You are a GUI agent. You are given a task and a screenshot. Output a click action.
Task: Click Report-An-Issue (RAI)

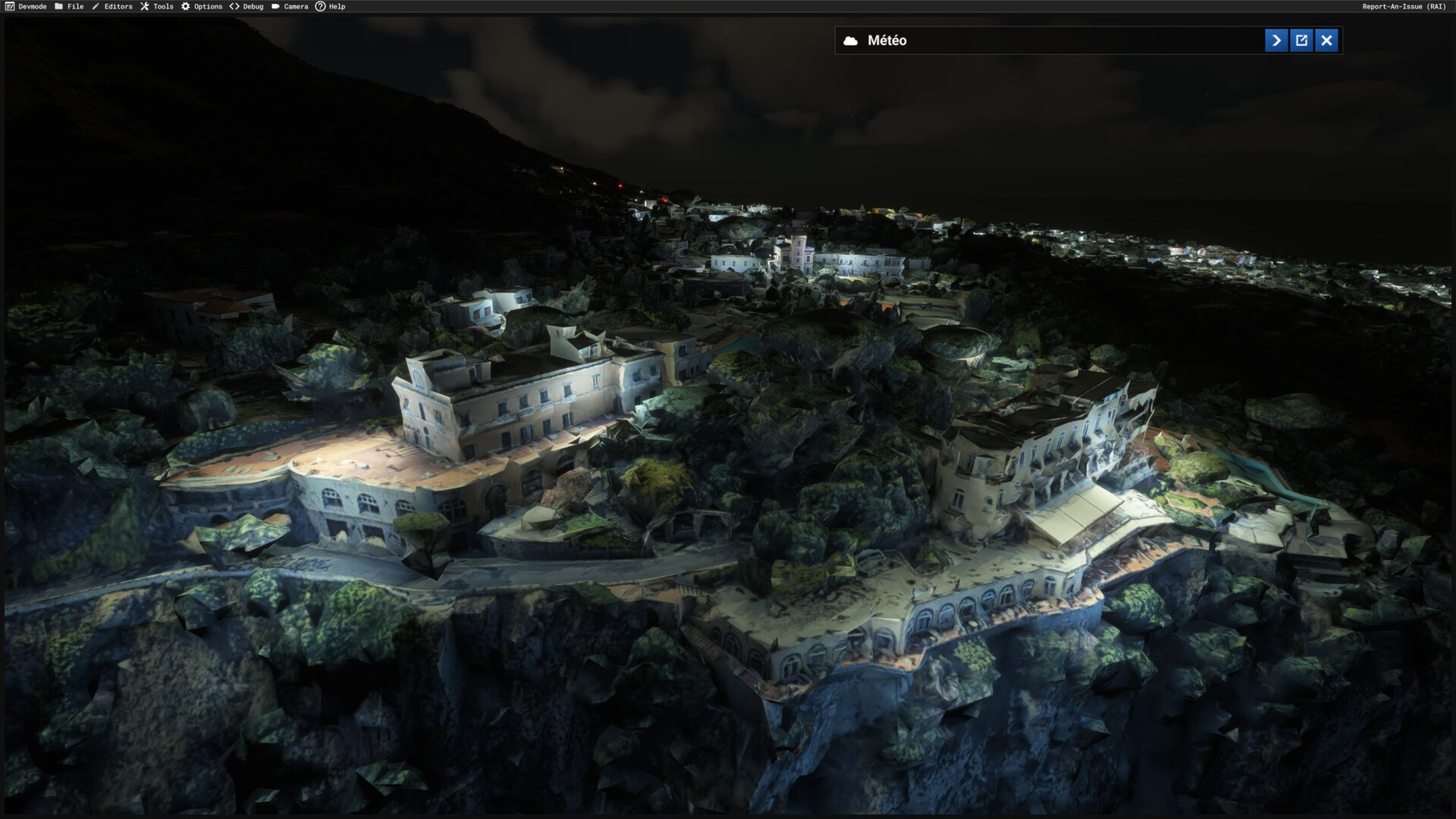[1404, 6]
